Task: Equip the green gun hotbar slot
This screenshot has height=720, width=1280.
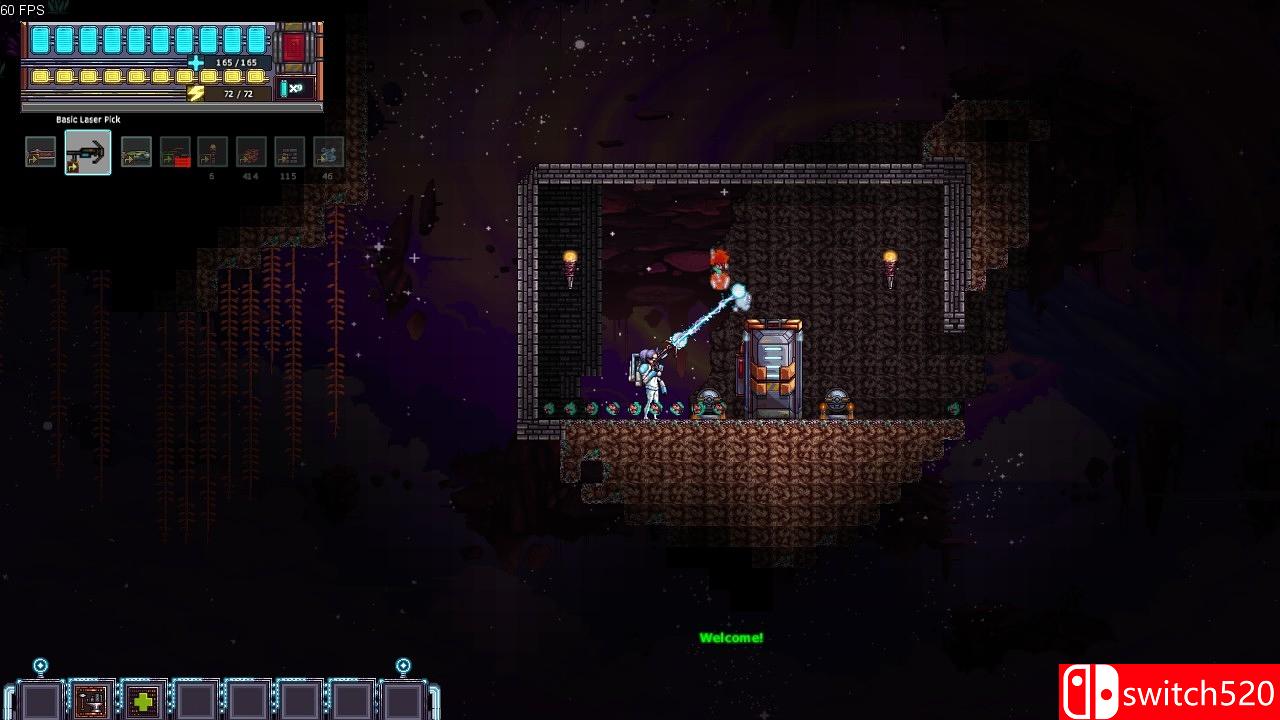Action: point(136,152)
